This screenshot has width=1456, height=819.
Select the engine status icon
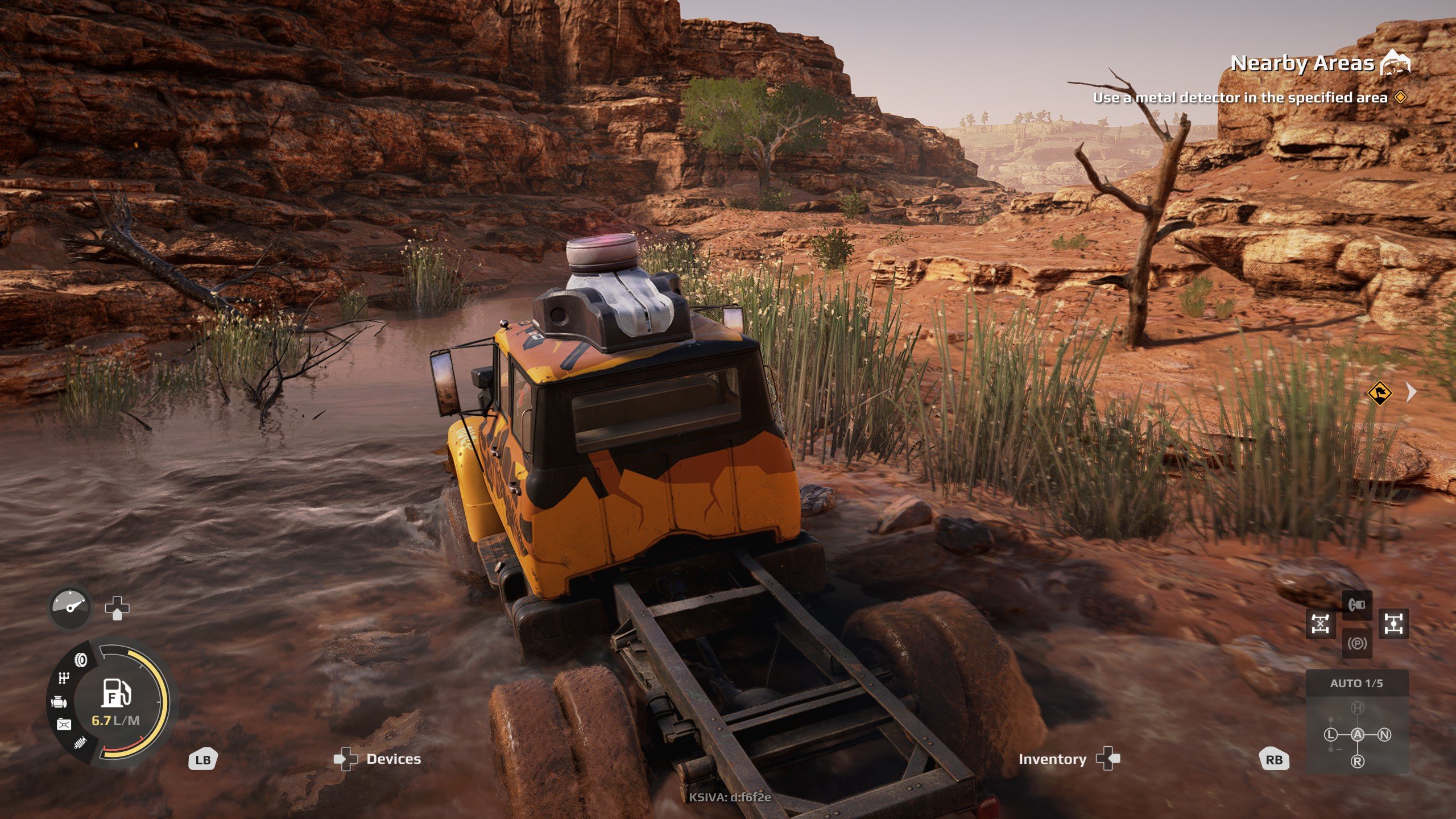click(x=59, y=702)
